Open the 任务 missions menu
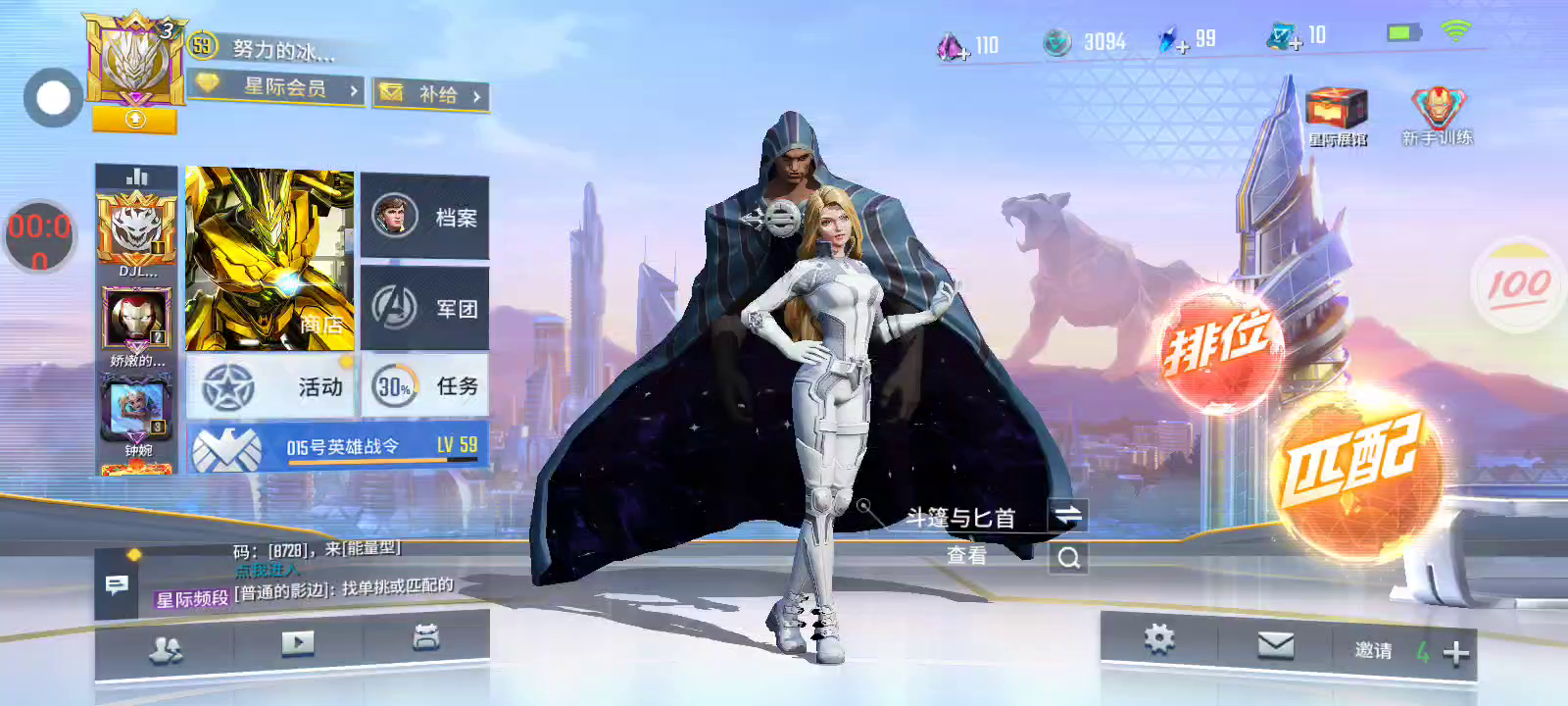 click(x=425, y=387)
